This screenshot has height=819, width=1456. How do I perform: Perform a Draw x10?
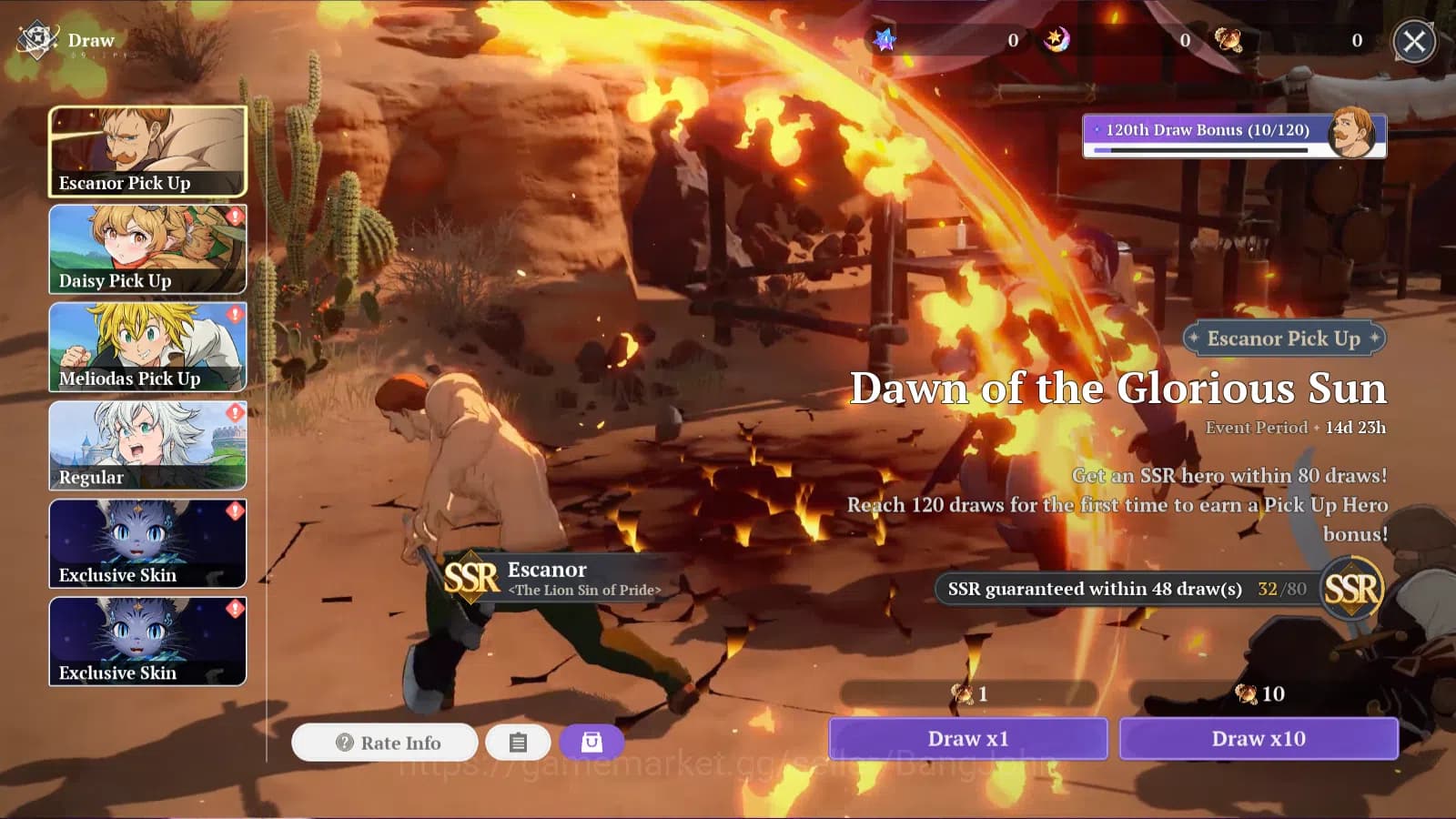(x=1259, y=739)
